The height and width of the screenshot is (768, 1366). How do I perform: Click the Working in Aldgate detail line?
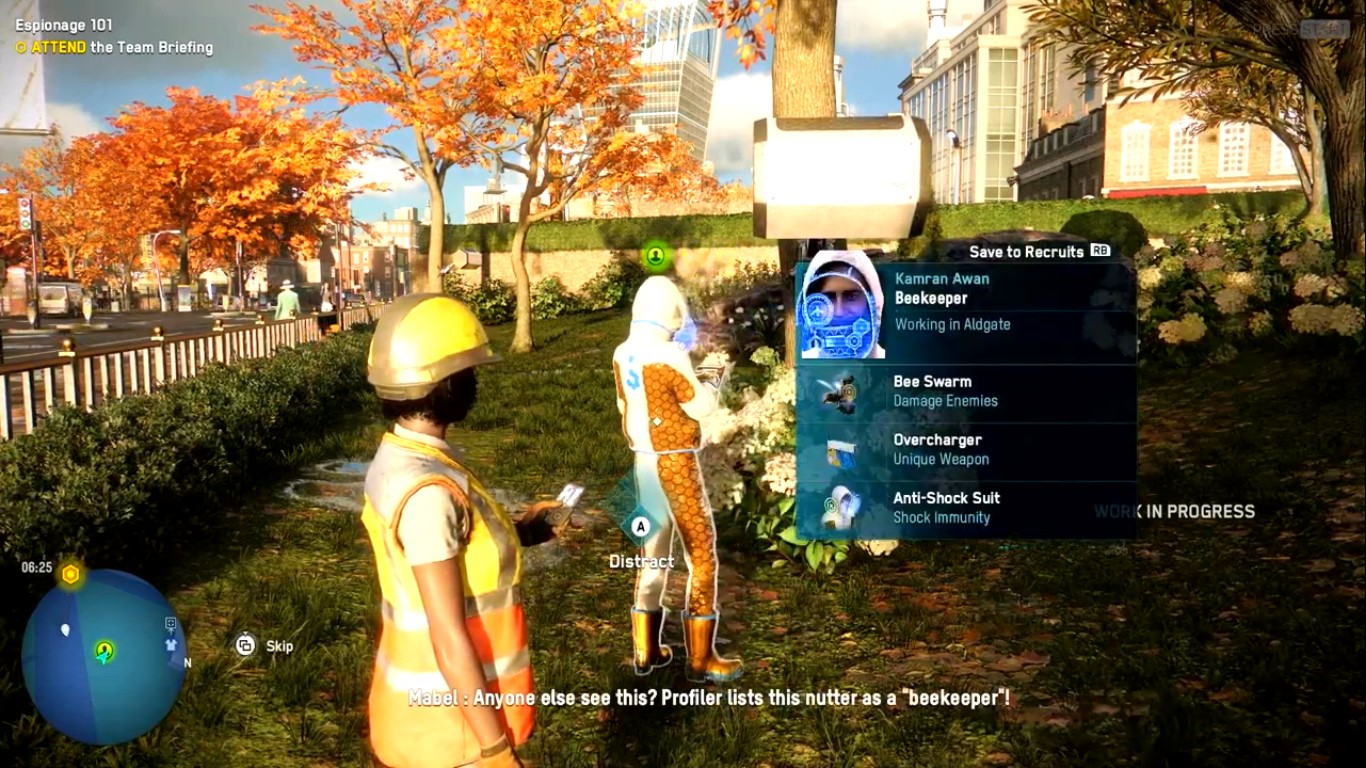[x=955, y=324]
